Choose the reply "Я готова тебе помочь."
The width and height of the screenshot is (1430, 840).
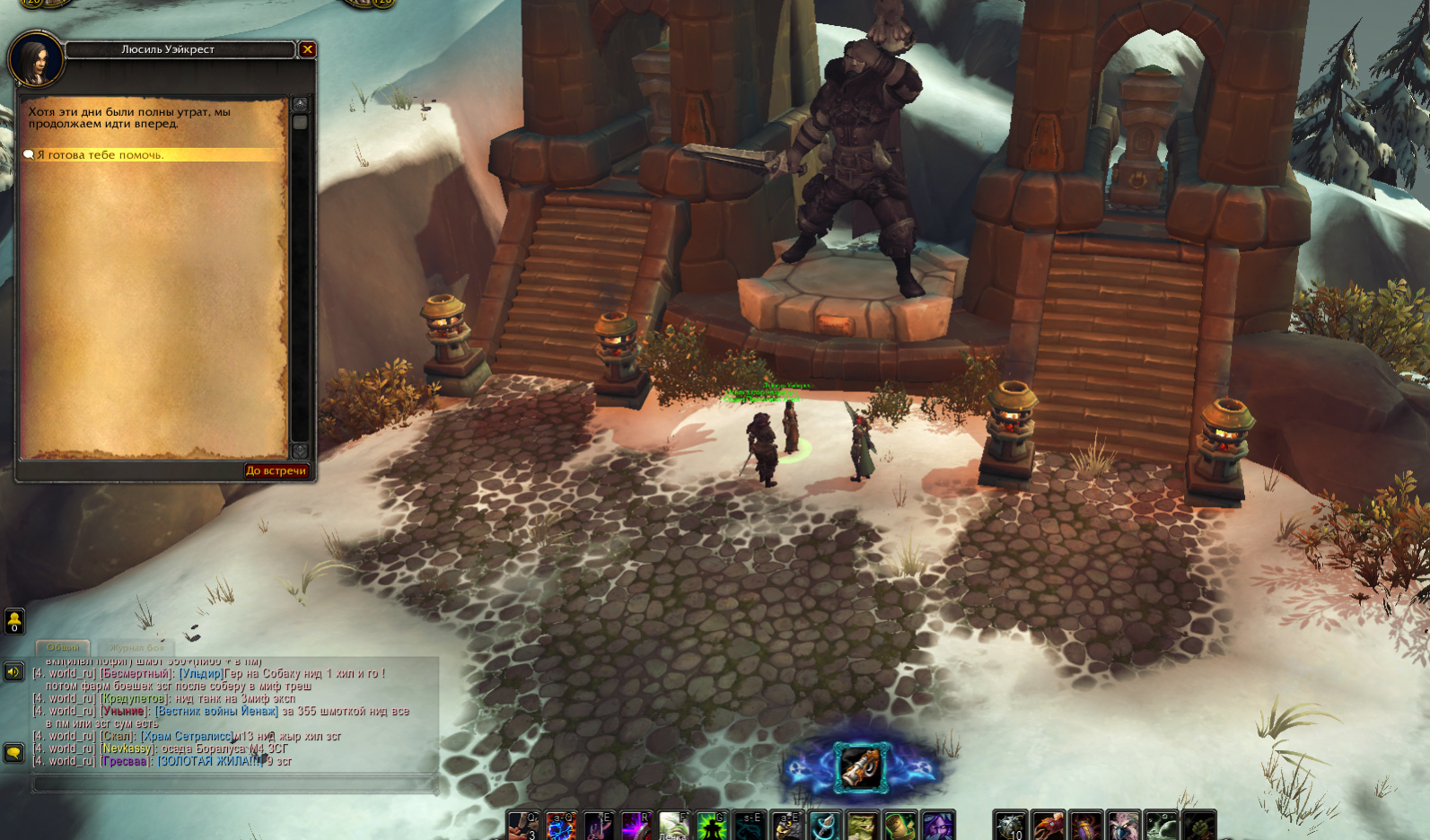(101, 155)
